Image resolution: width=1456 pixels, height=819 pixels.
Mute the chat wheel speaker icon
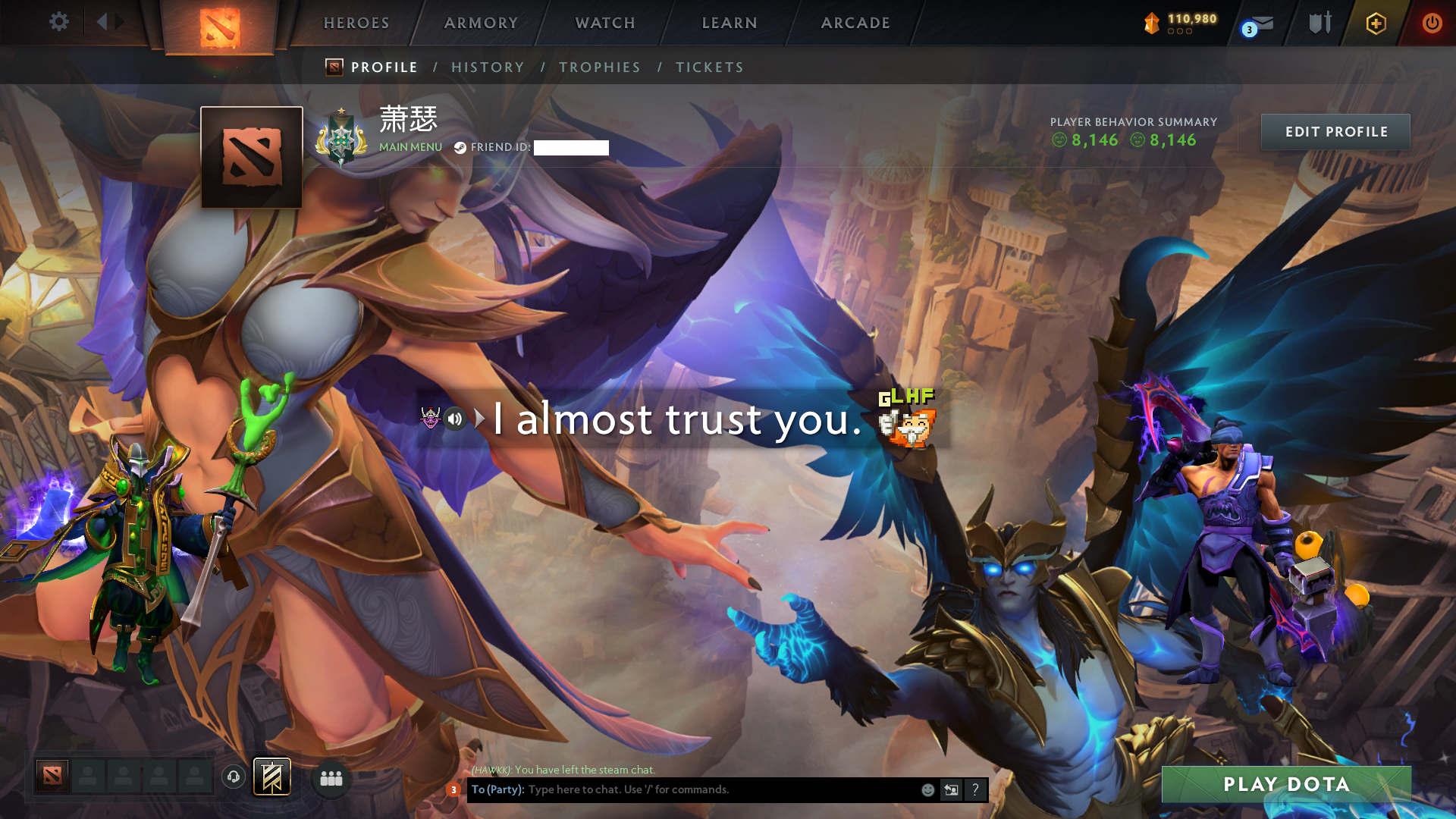(454, 419)
